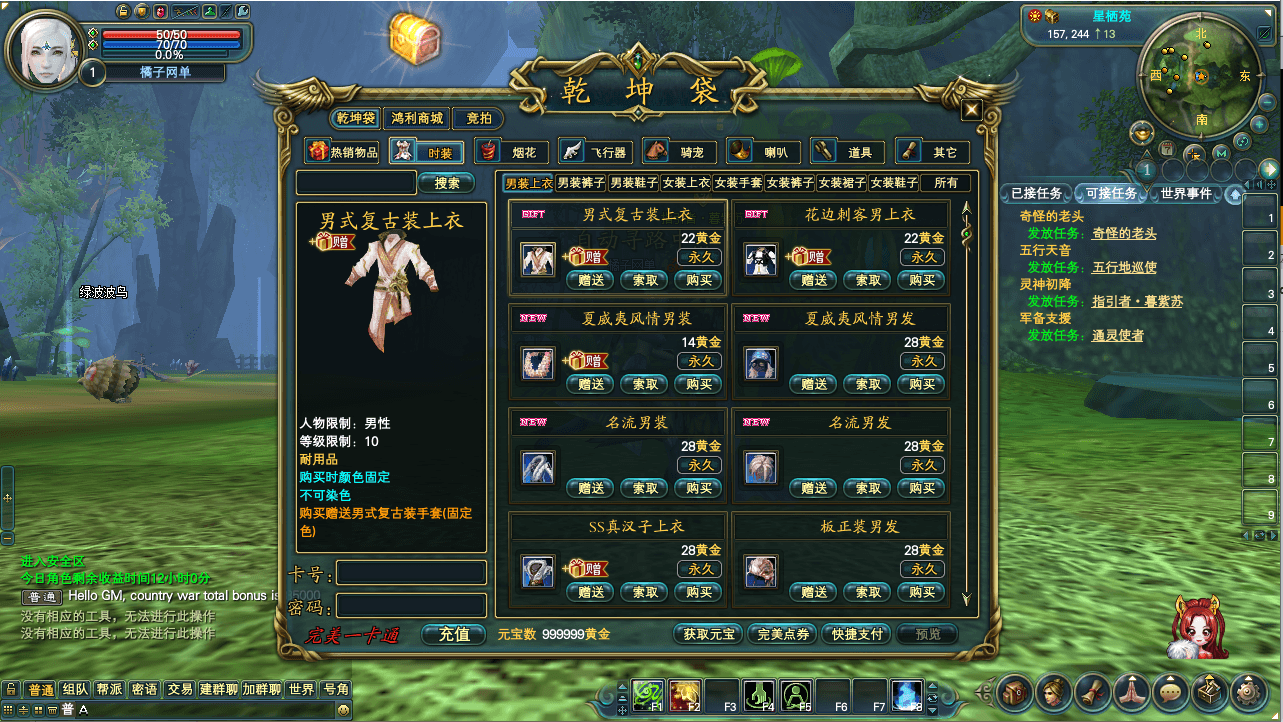This screenshot has width=1283, height=722.
Task: Gift the 花边刺客男上衣 item
Action: pyautogui.click(x=814, y=280)
